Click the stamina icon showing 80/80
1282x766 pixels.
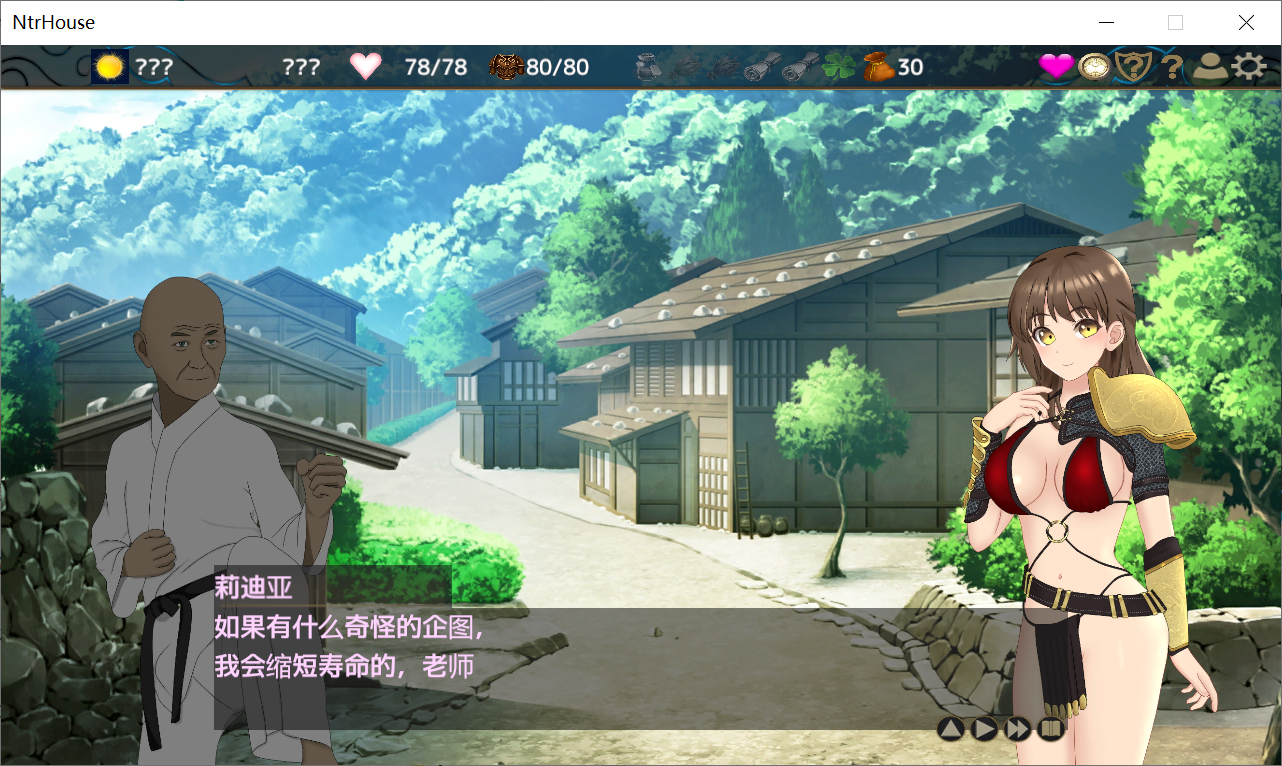click(507, 64)
